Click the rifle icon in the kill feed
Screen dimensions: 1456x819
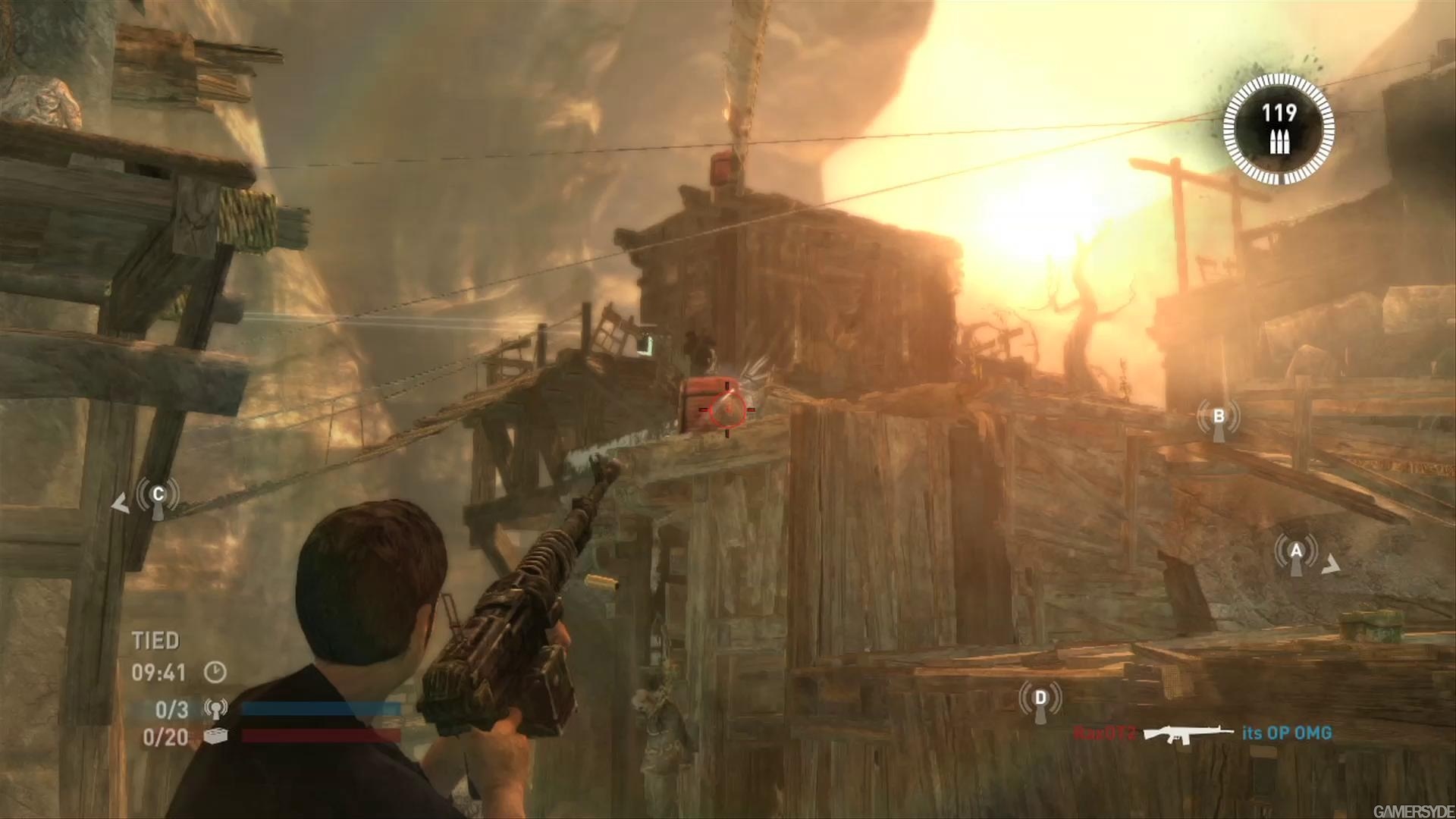[x=1188, y=733]
